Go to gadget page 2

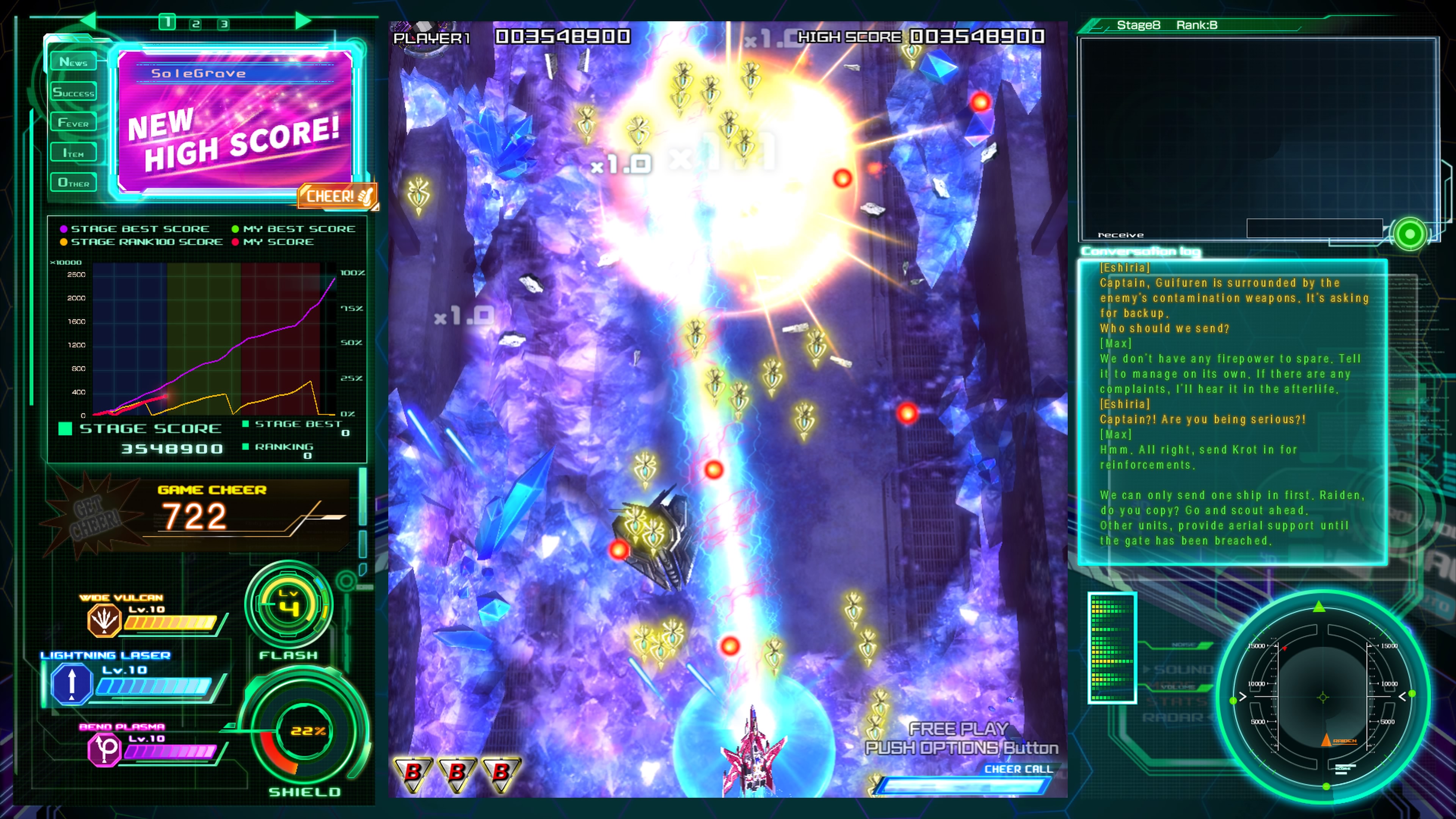(x=196, y=24)
